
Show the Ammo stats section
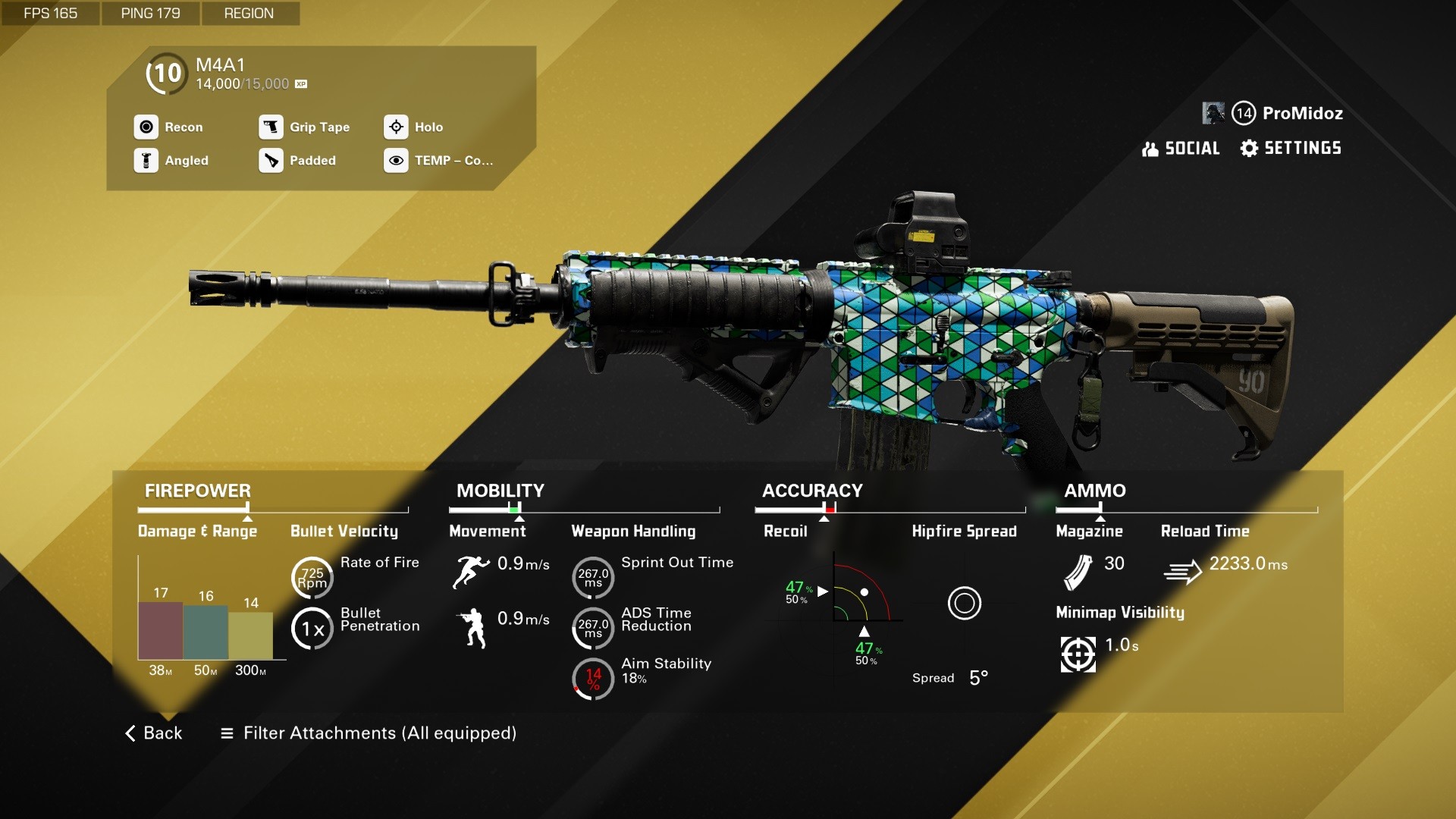1094,491
